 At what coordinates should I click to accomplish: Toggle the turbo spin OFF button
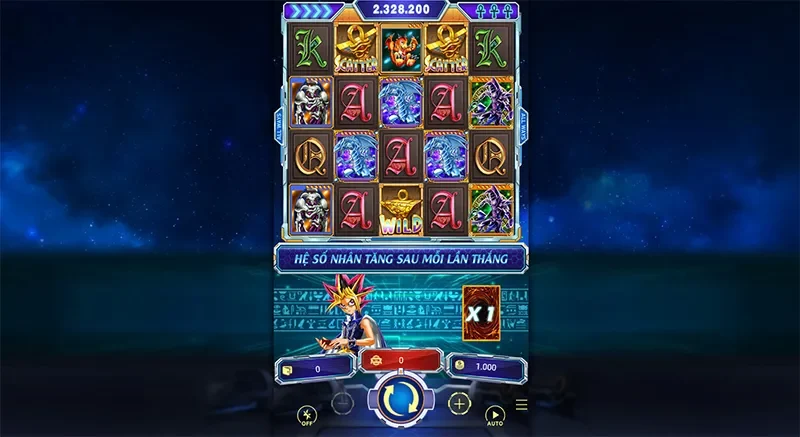point(307,414)
